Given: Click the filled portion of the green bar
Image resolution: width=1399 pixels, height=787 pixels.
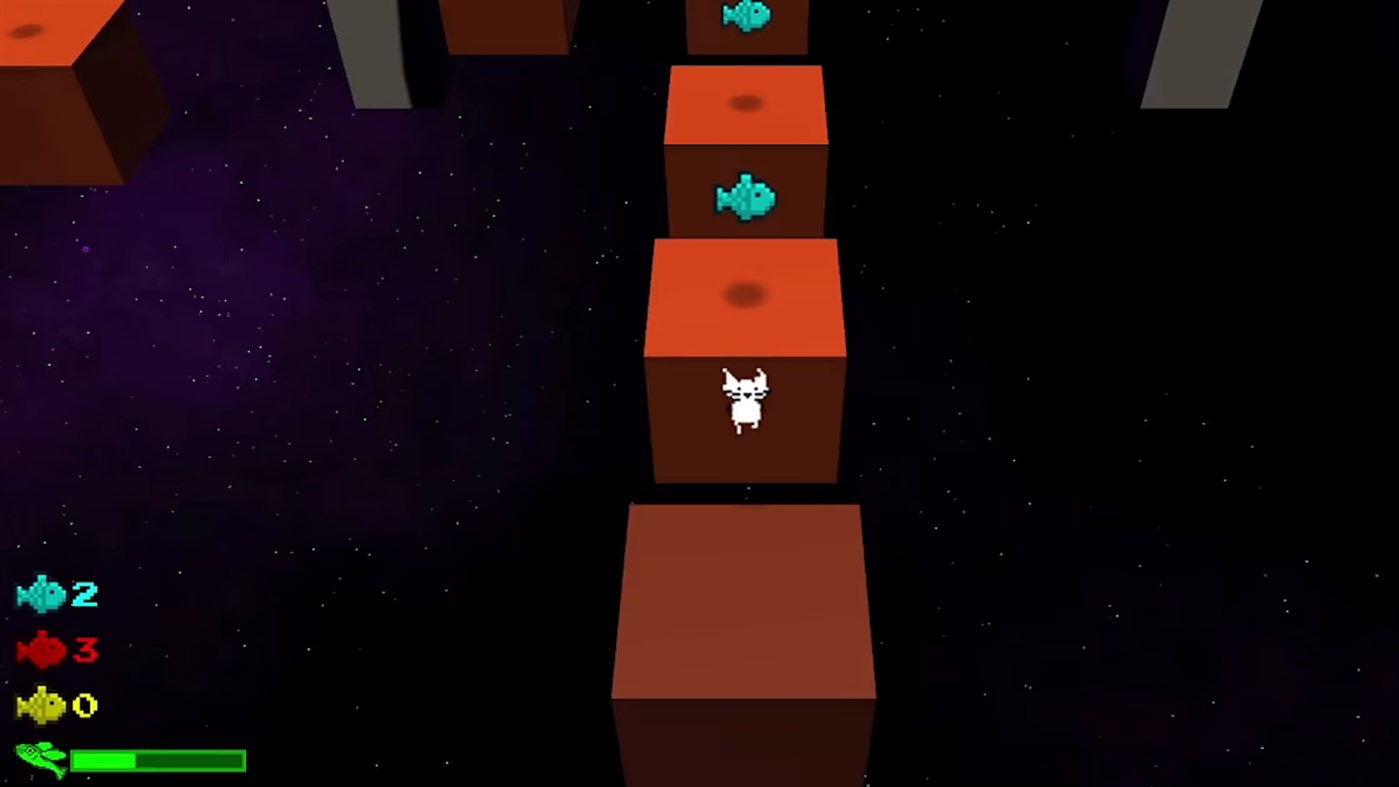Looking at the screenshot, I should [x=105, y=760].
